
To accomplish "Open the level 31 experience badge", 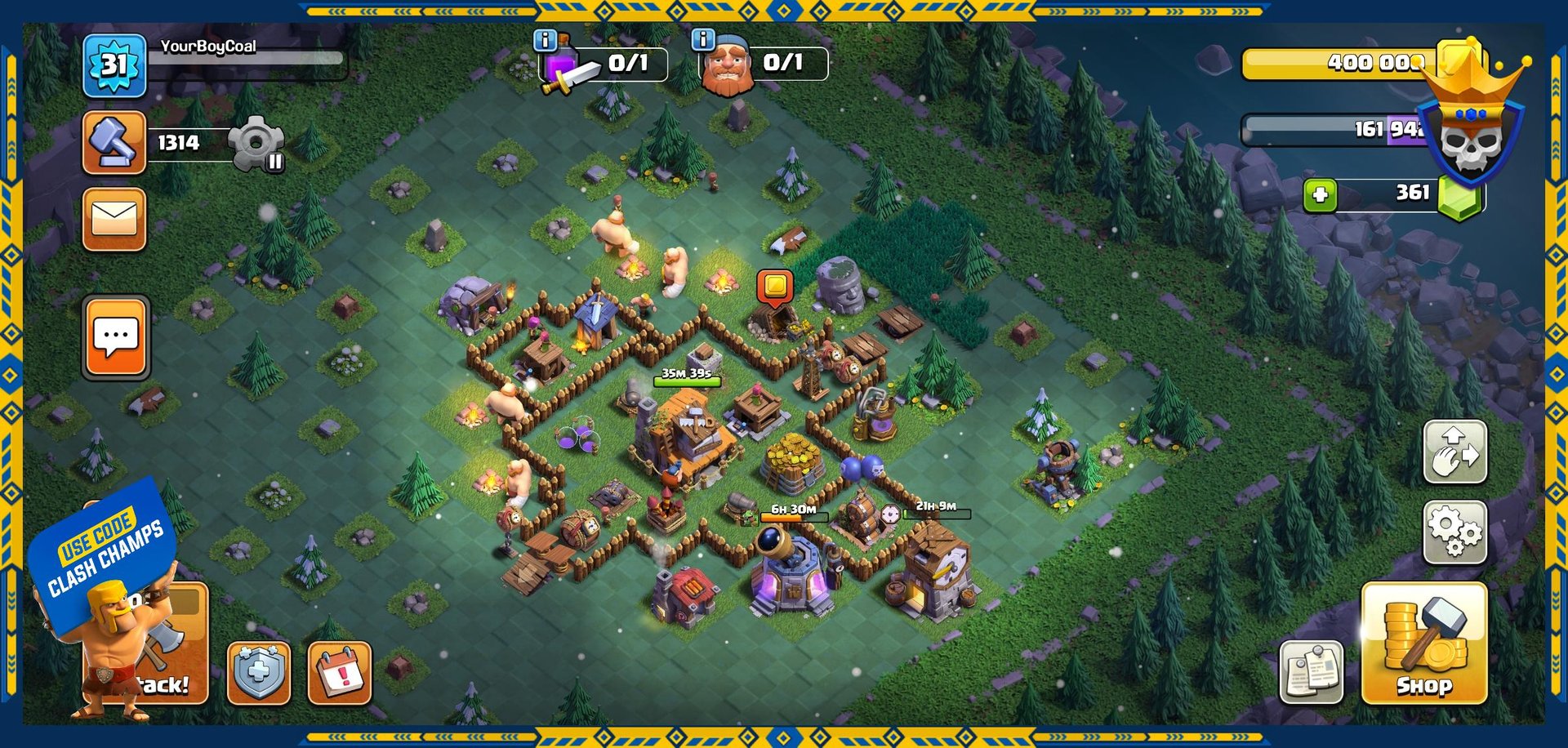I will tap(114, 65).
